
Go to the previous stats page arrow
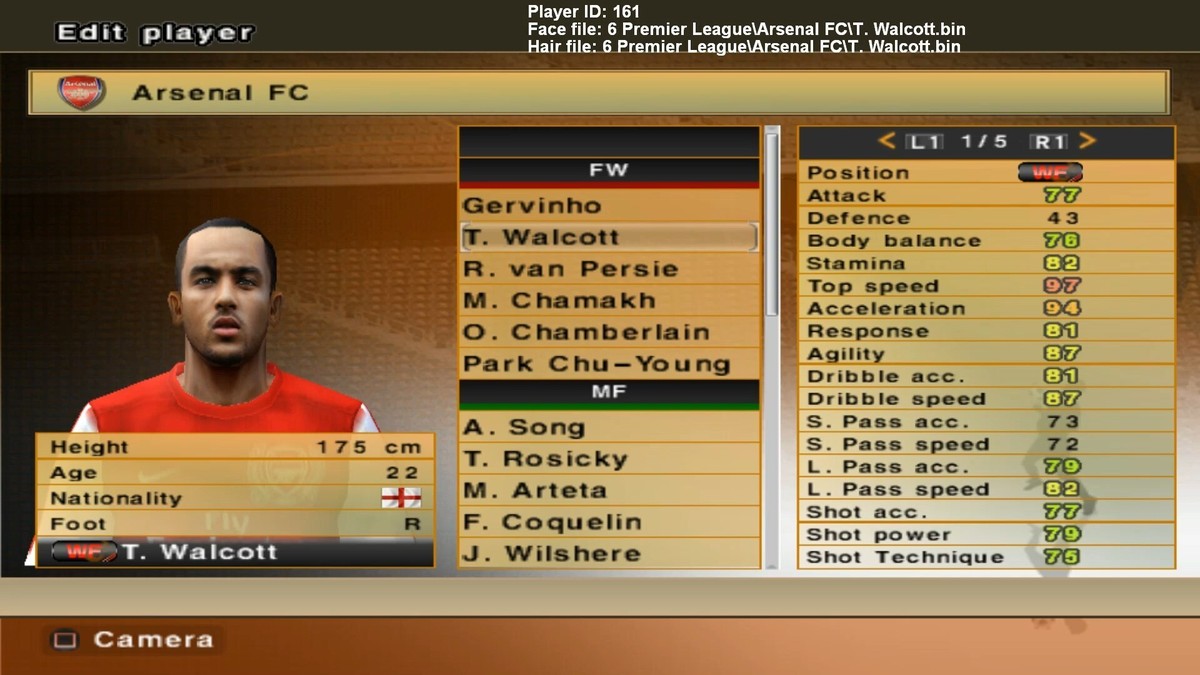886,142
